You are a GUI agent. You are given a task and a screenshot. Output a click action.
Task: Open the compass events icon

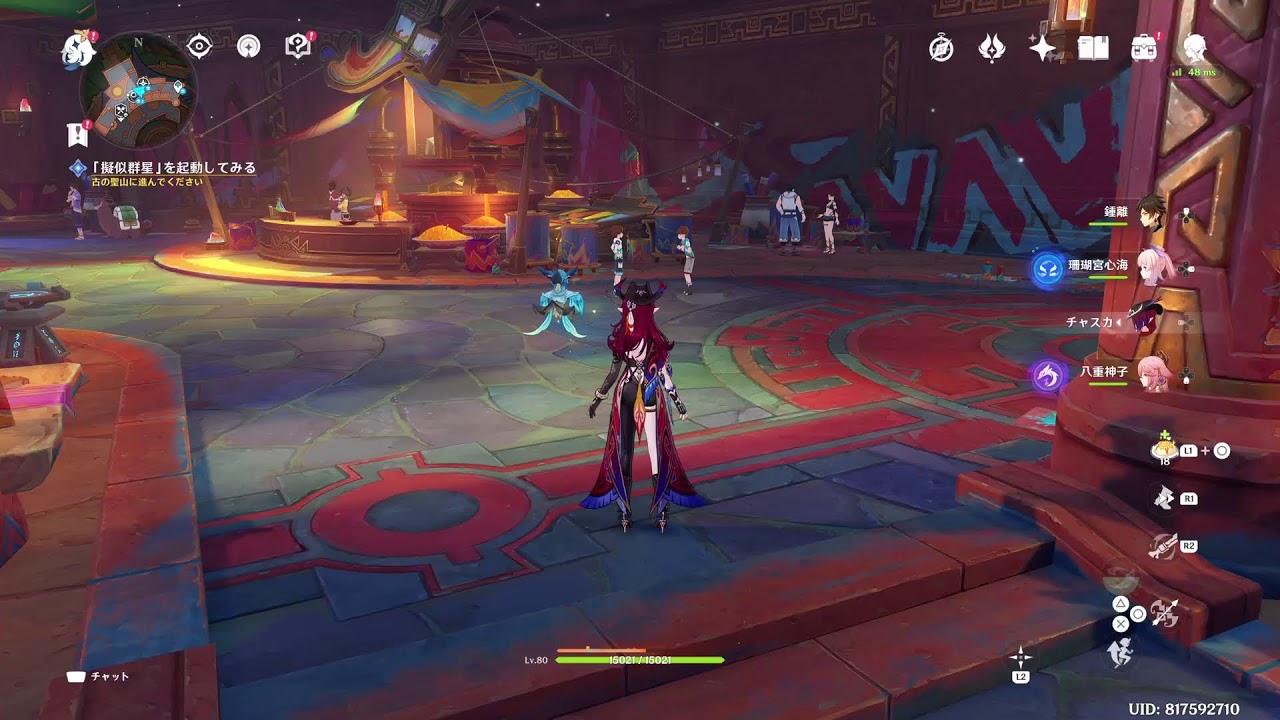(941, 47)
